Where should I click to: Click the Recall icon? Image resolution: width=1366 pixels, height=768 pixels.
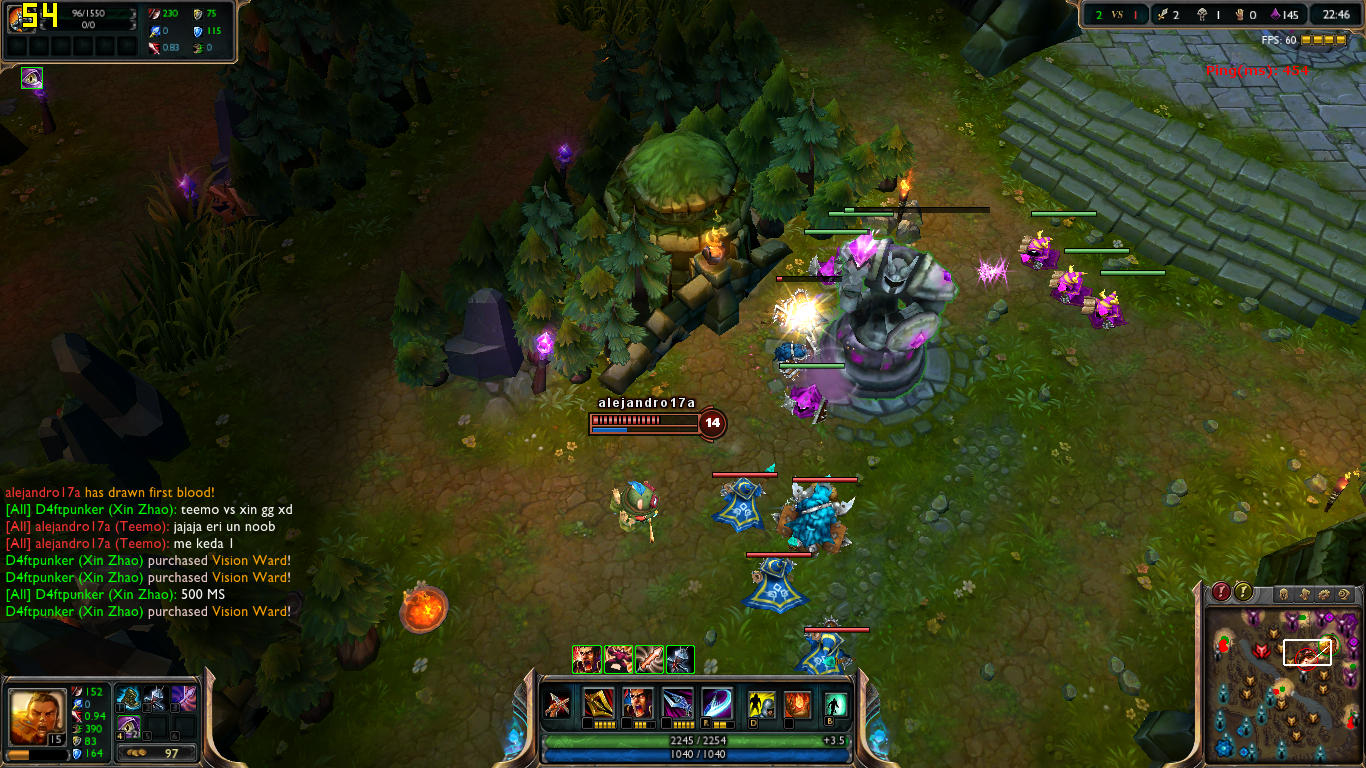tap(835, 704)
